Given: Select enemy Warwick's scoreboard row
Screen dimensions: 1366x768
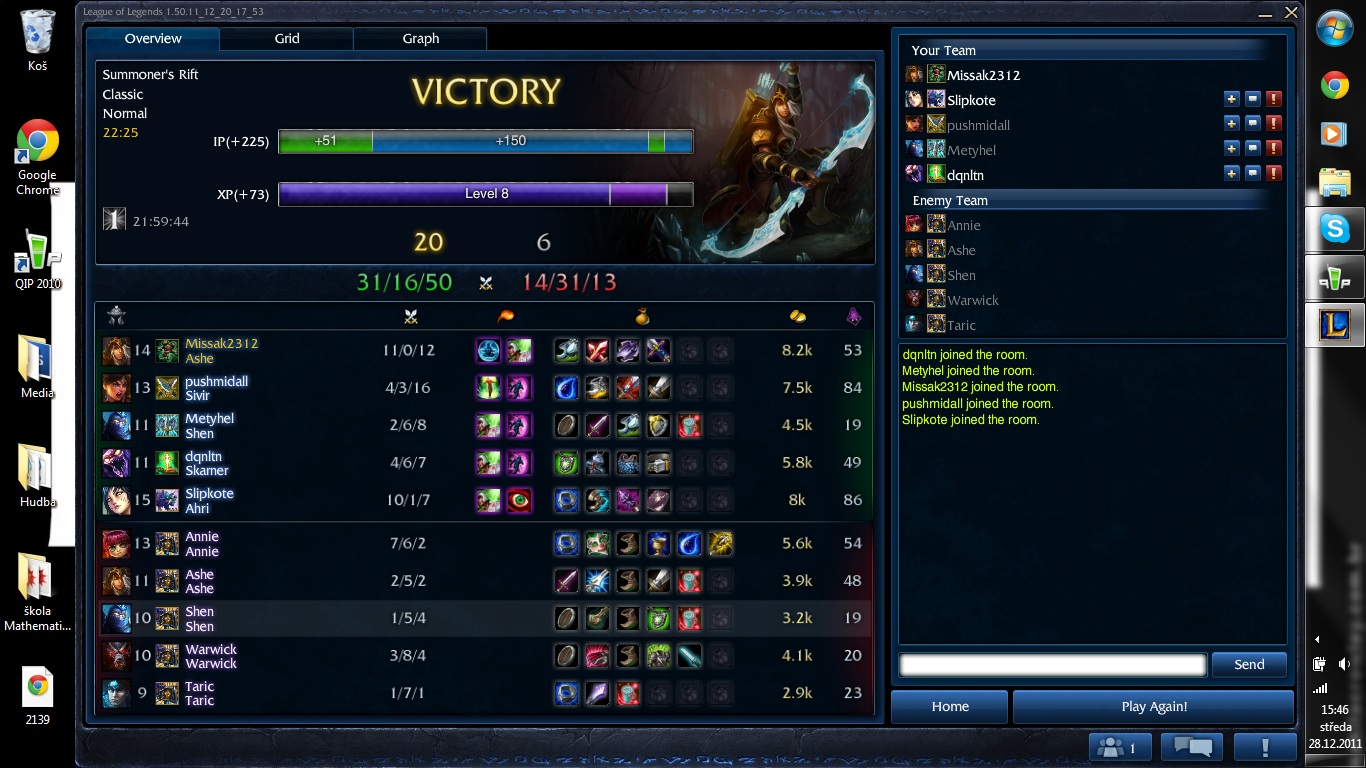Looking at the screenshot, I should pyautogui.click(x=300, y=656).
